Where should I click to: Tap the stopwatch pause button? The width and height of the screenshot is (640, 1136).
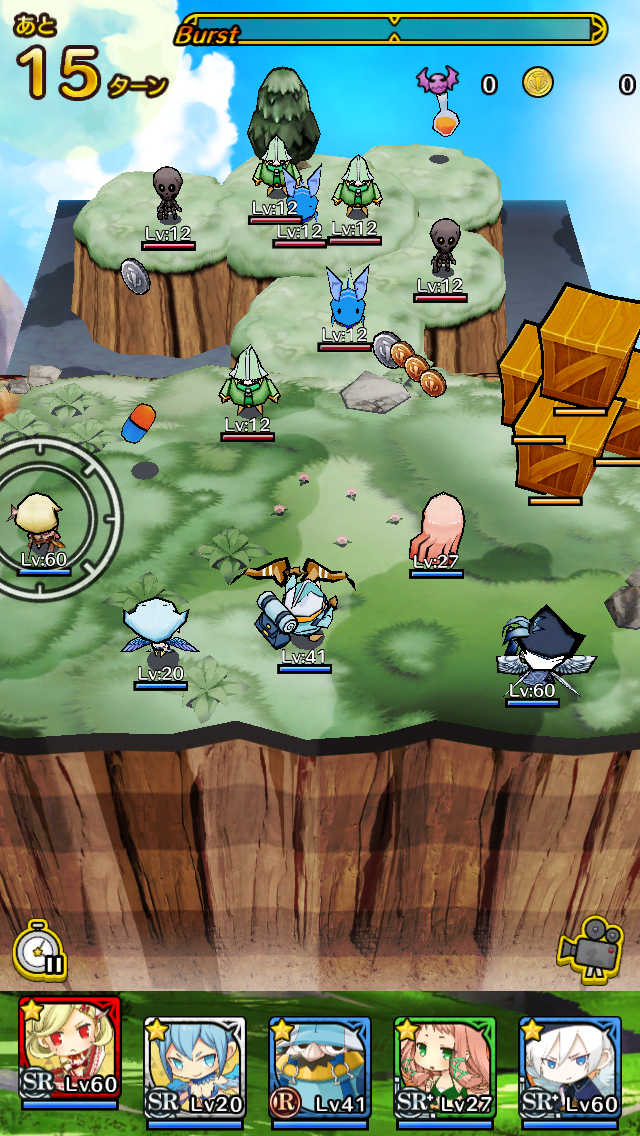(x=40, y=950)
